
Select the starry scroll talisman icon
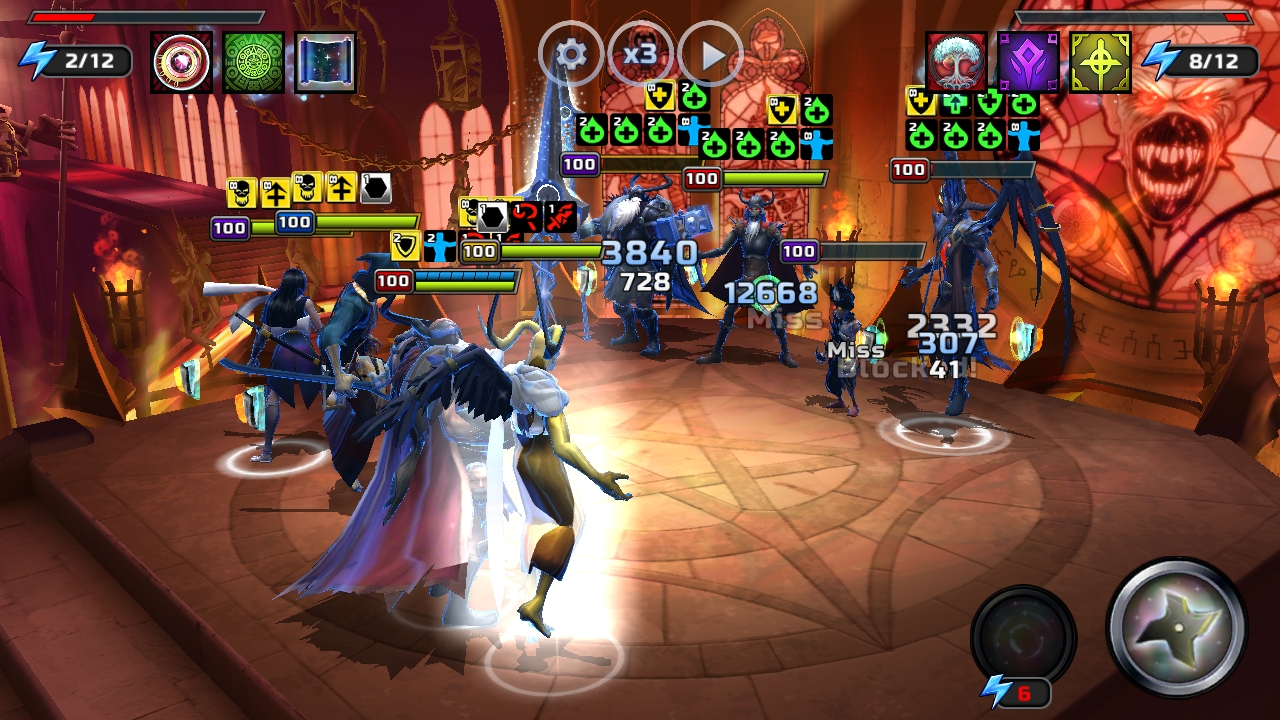pos(325,62)
